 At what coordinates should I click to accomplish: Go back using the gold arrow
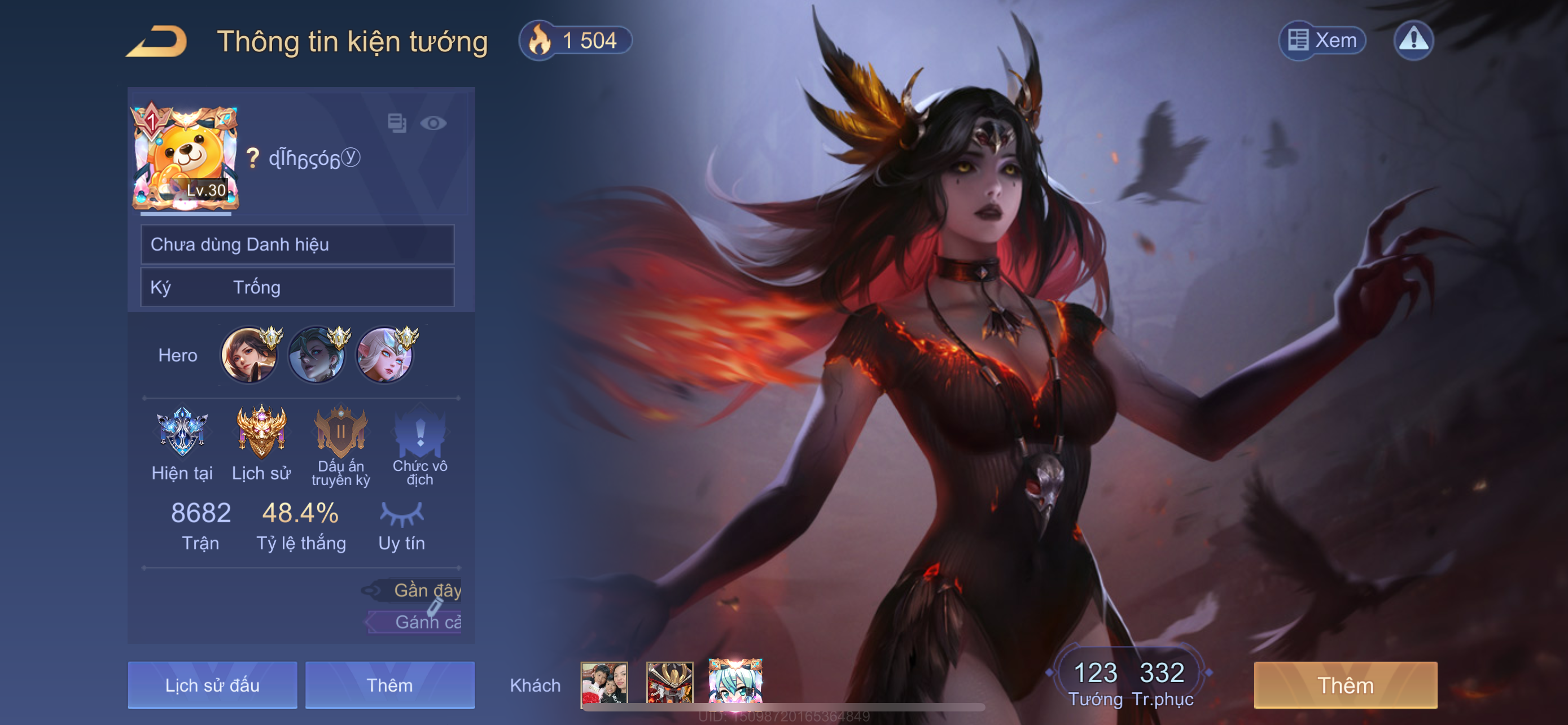tap(156, 41)
